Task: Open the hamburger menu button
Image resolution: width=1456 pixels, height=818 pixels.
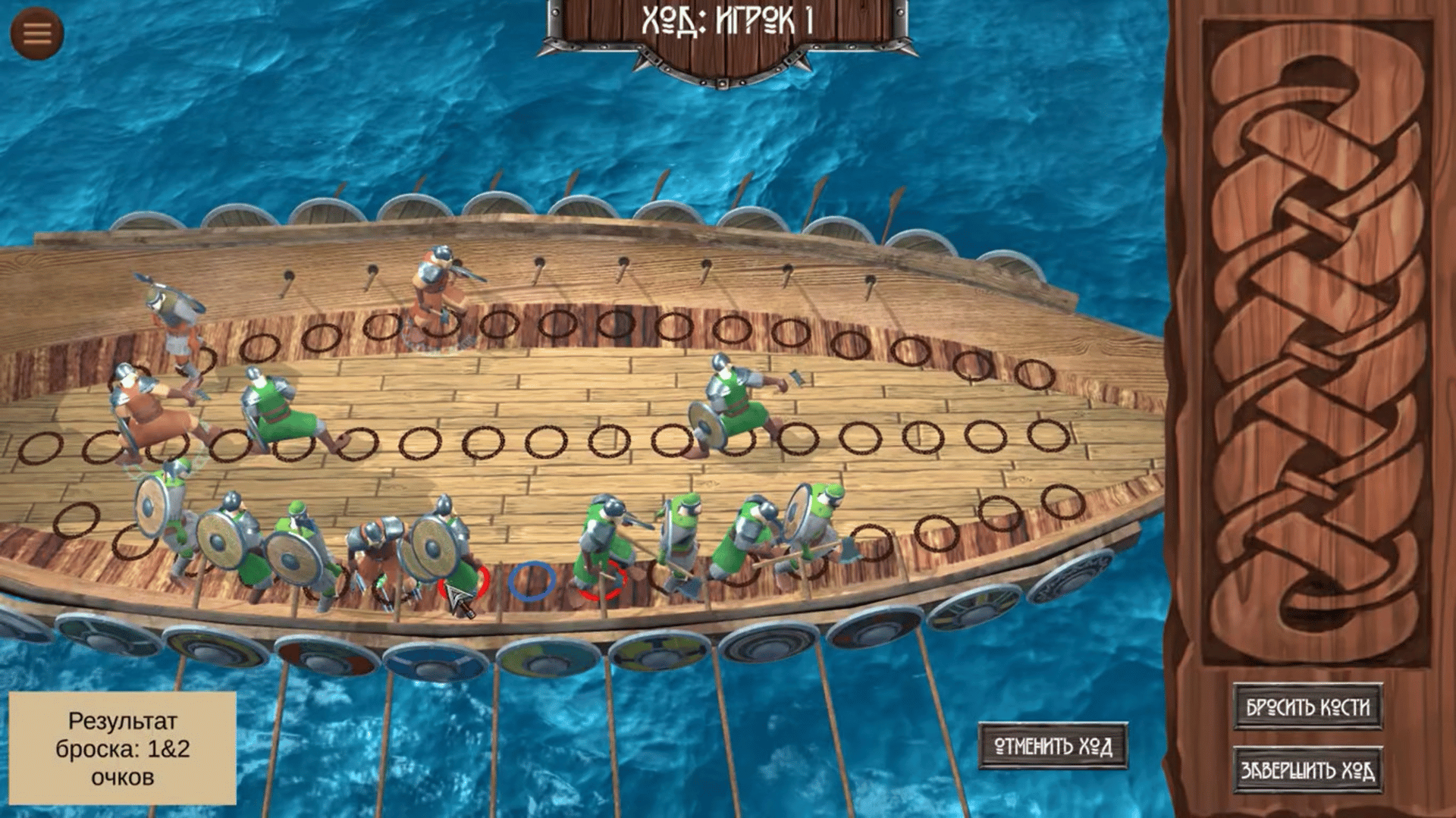Action: [x=36, y=33]
